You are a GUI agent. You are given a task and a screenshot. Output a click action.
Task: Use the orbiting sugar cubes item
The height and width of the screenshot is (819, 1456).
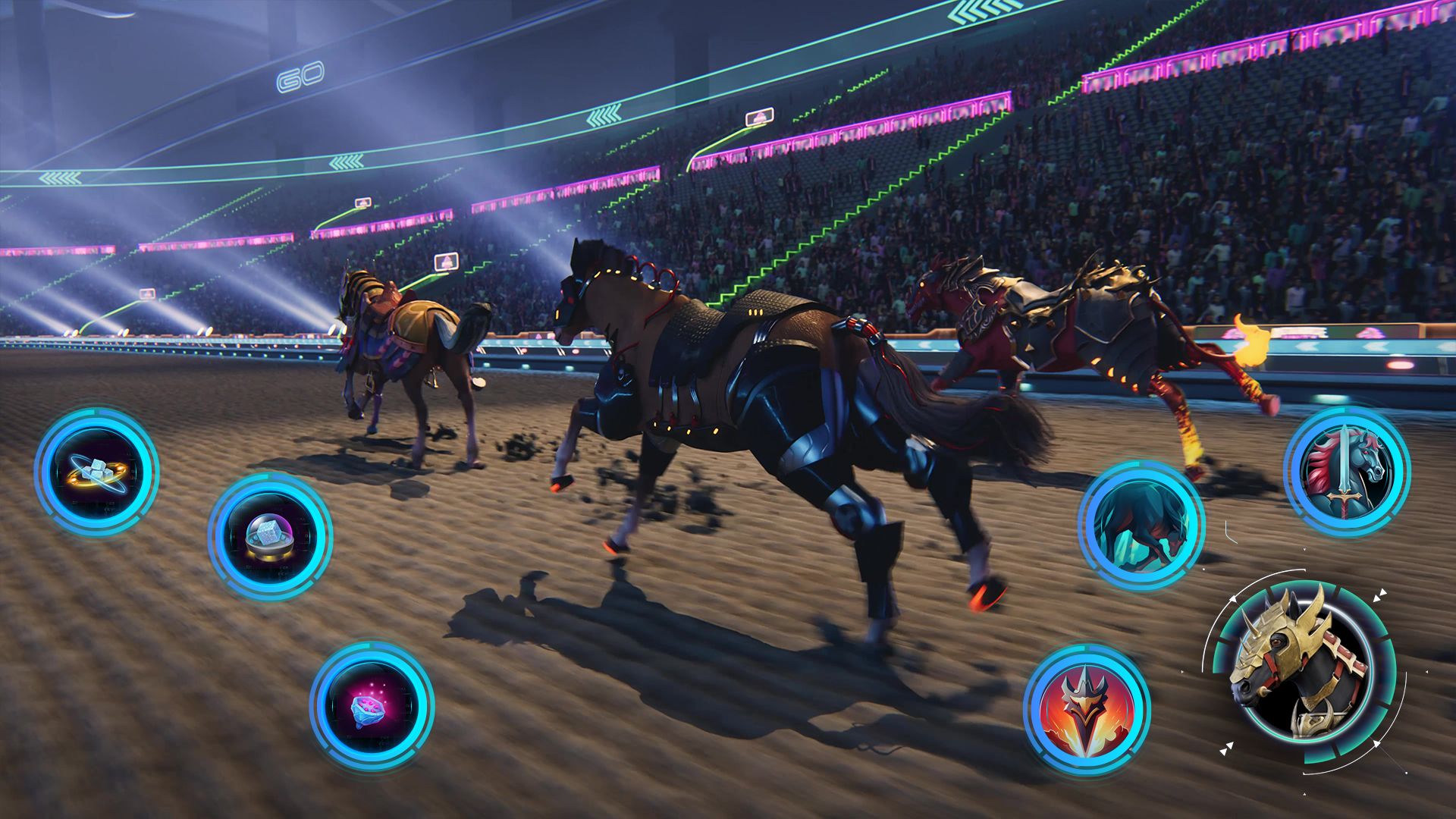tap(96, 471)
